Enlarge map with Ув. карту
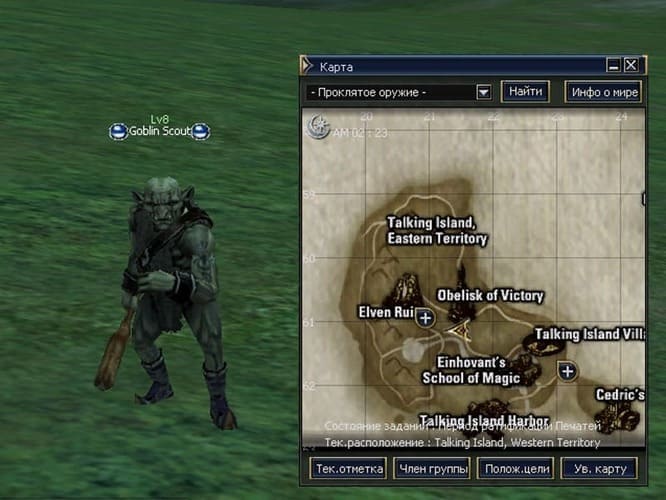 click(599, 469)
